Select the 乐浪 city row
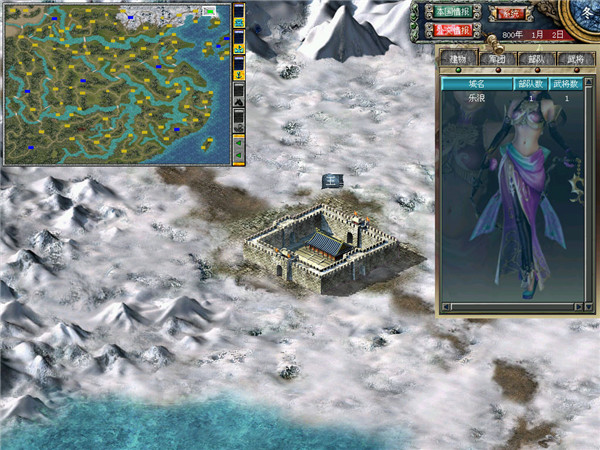The height and width of the screenshot is (450, 600). (476, 99)
